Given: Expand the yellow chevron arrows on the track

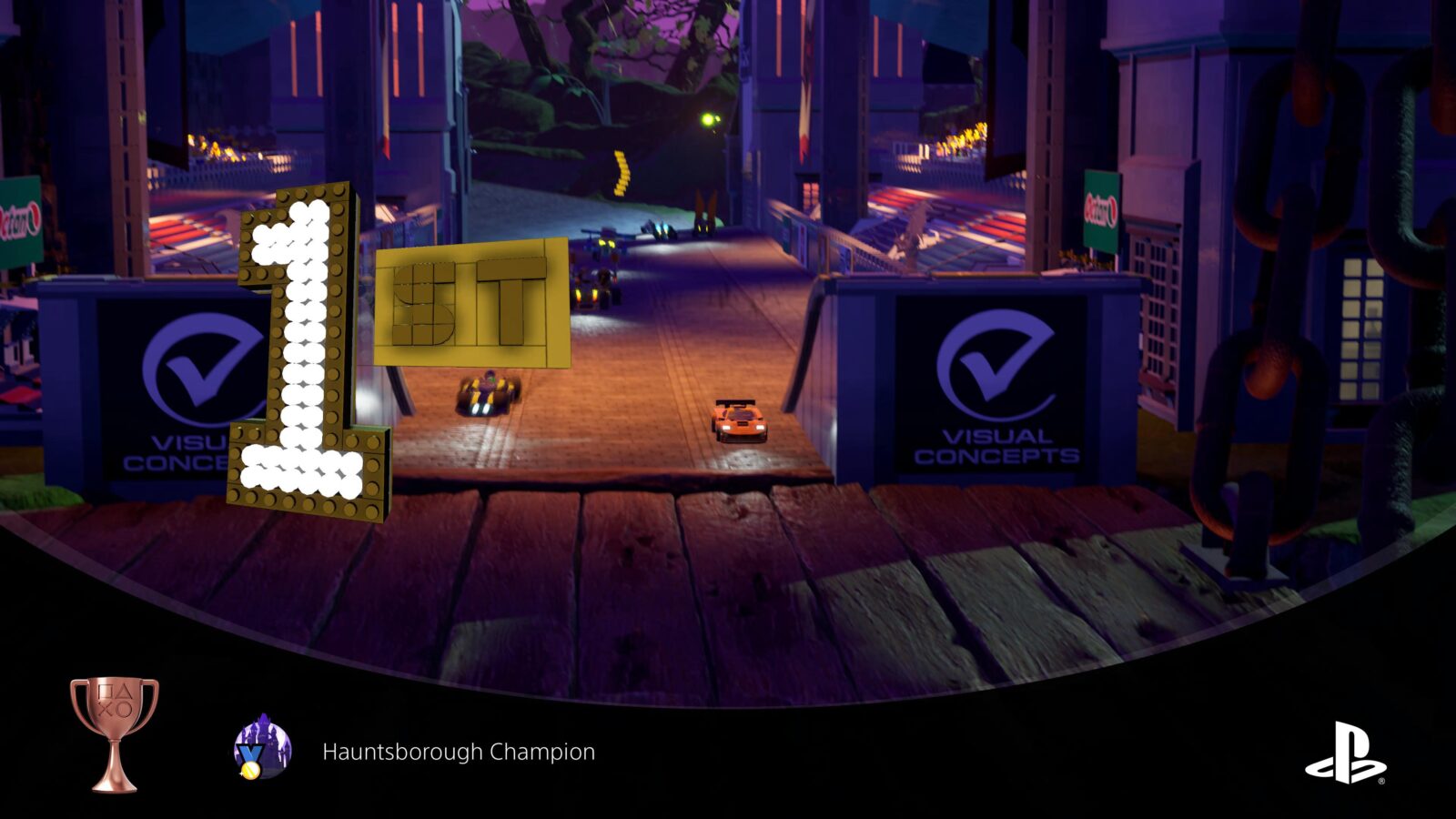Looking at the screenshot, I should pos(622,173).
